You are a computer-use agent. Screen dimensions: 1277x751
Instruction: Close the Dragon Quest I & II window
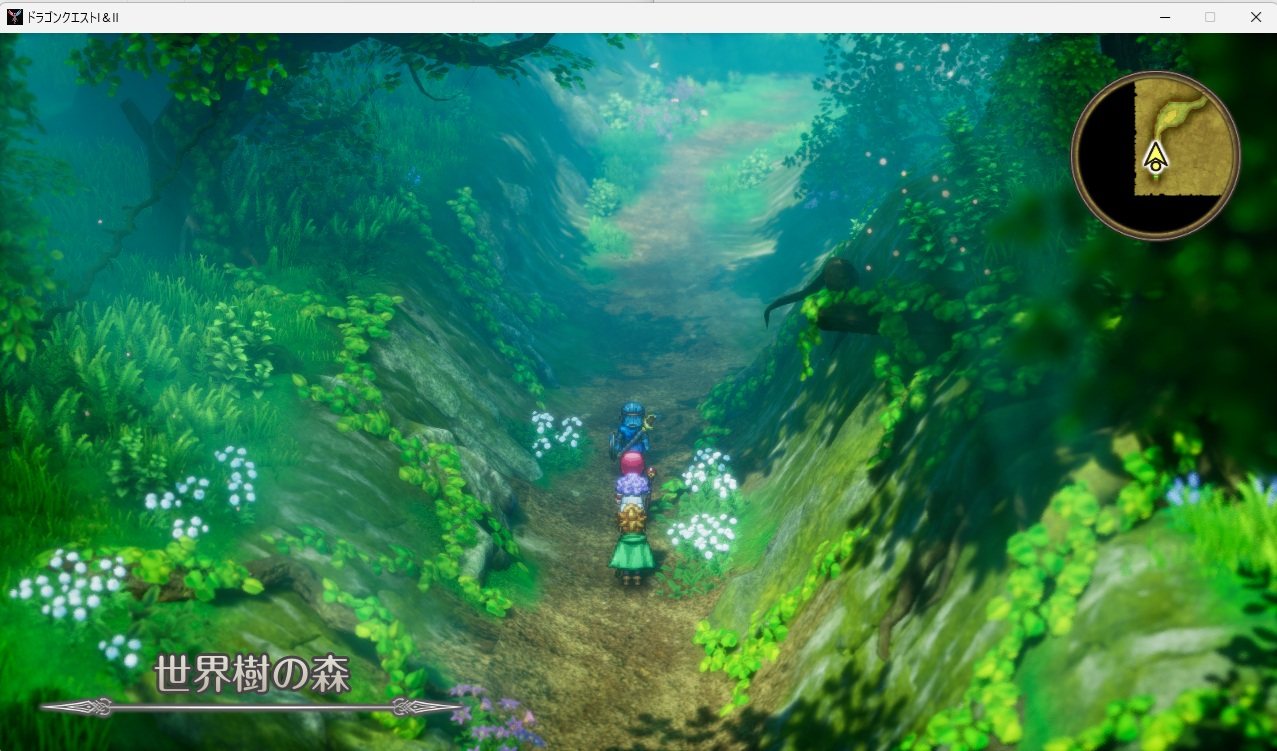click(1255, 17)
